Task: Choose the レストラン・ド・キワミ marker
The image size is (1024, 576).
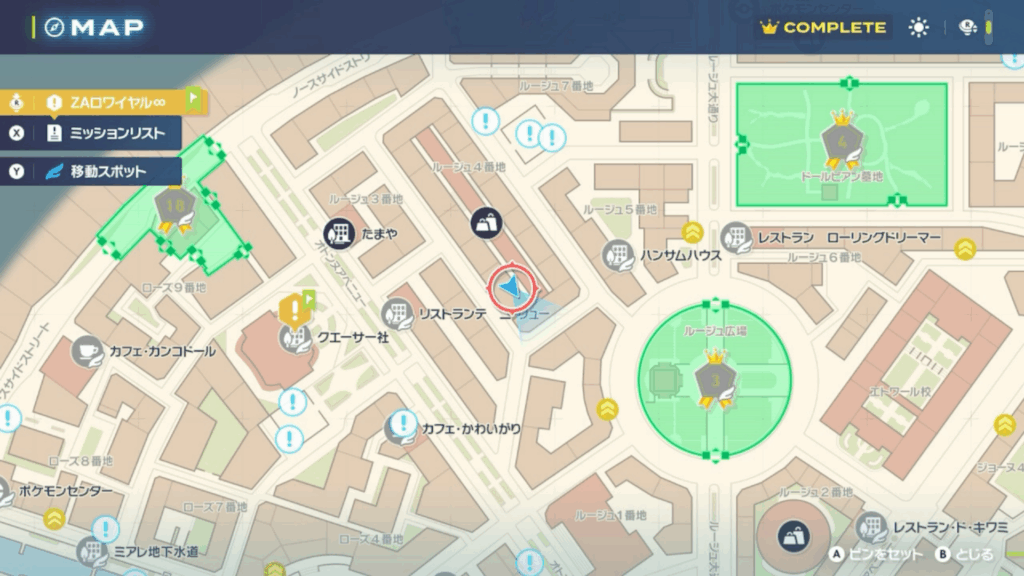Action: (x=872, y=527)
